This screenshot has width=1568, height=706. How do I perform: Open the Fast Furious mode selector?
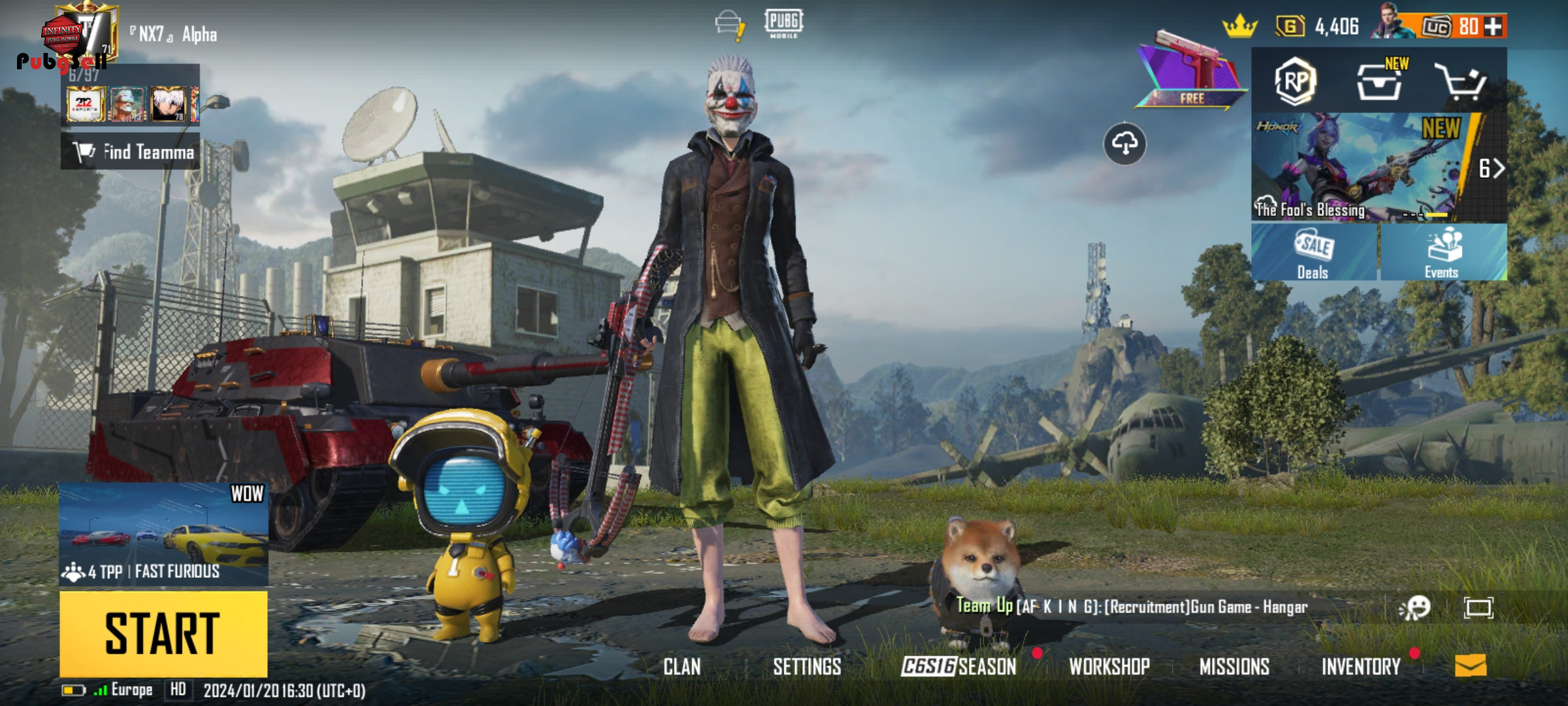pos(163,533)
